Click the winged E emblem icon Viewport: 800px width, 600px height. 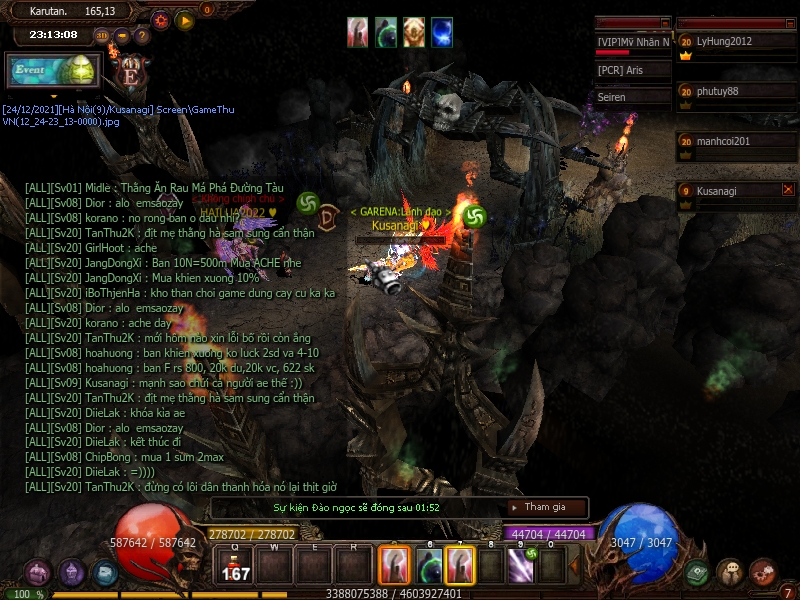point(130,70)
